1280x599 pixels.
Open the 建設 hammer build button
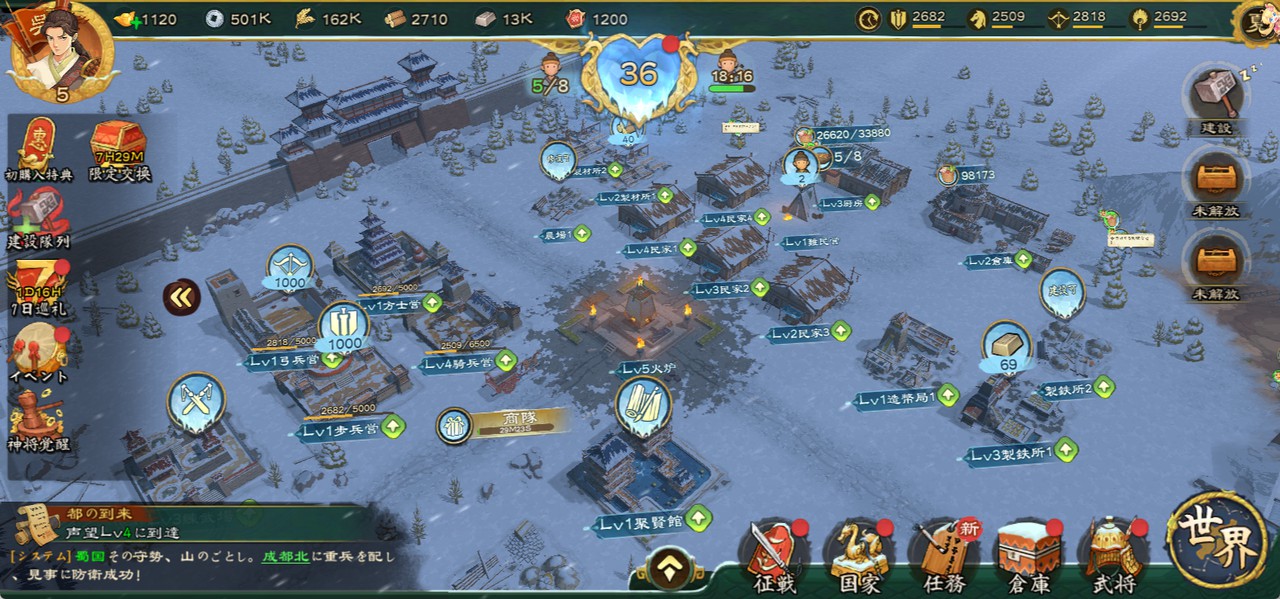(x=1216, y=98)
